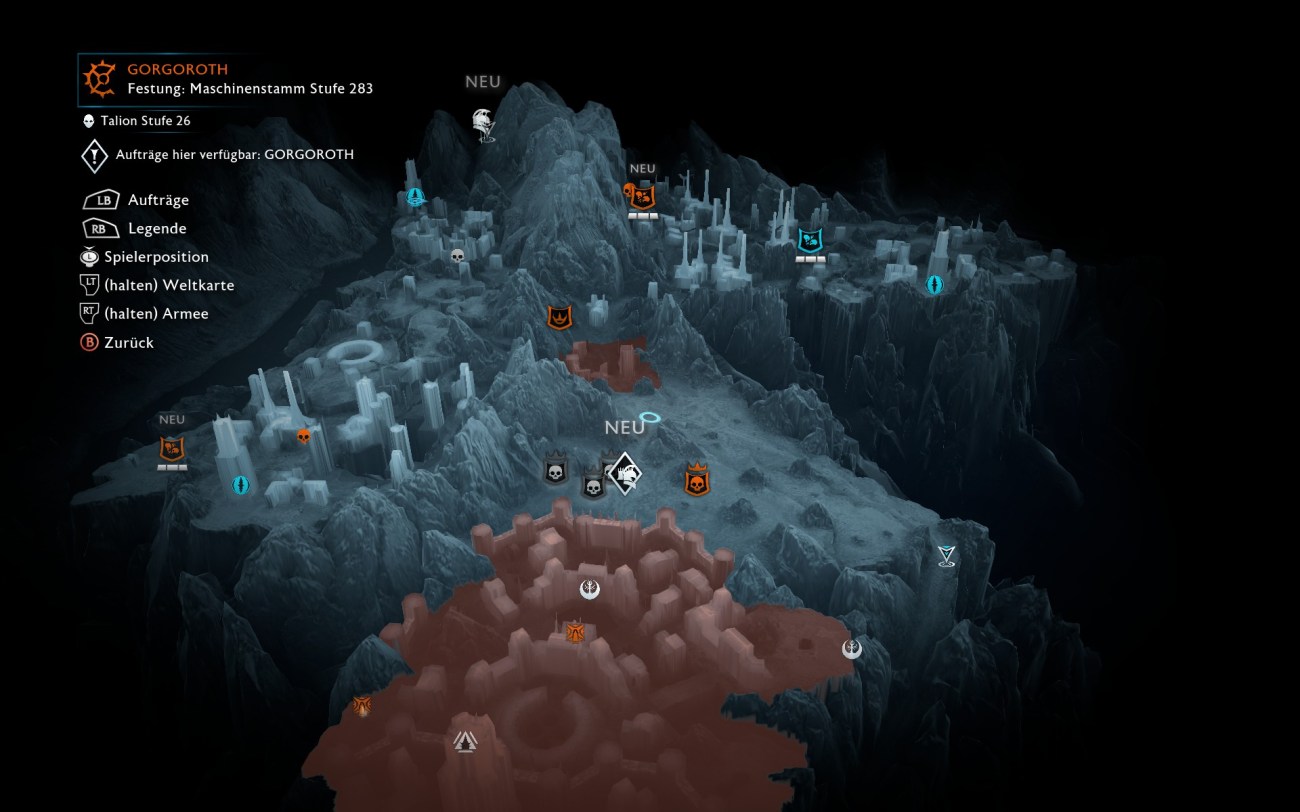Select the white helmet mission marker

484,123
